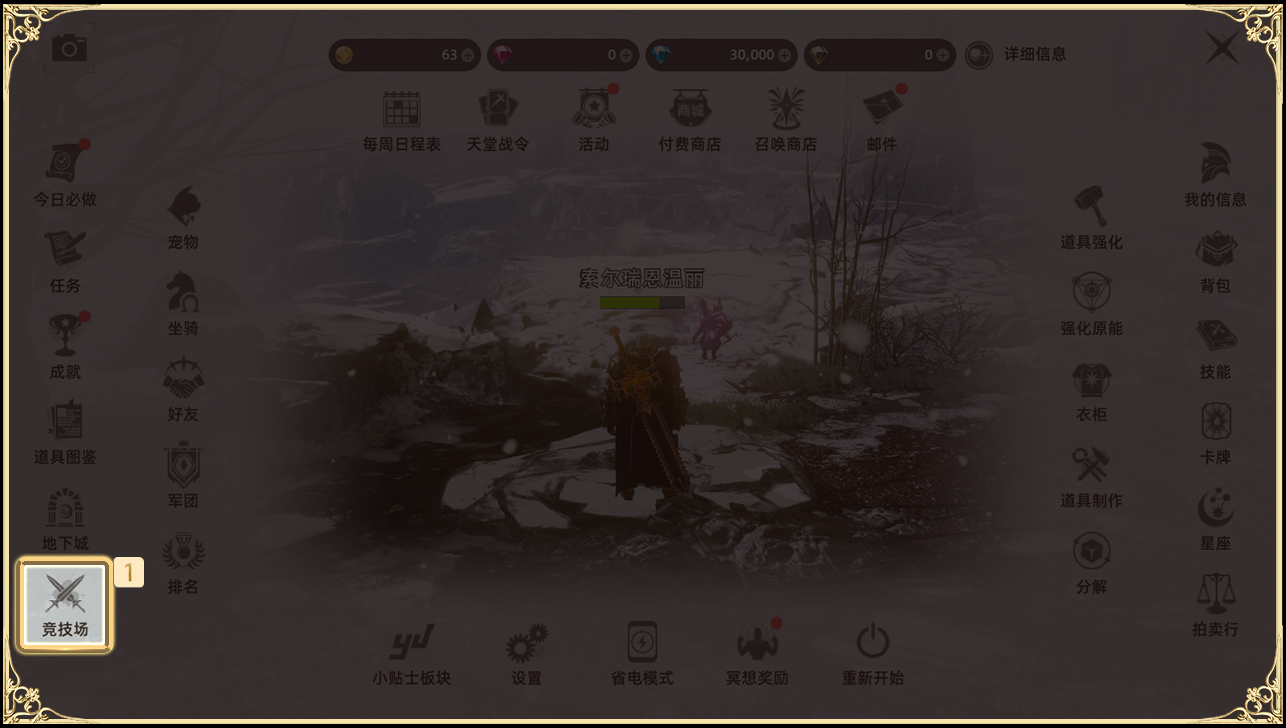Open the 坐骑 mount menu
This screenshot has height=728, width=1286.
(x=183, y=304)
